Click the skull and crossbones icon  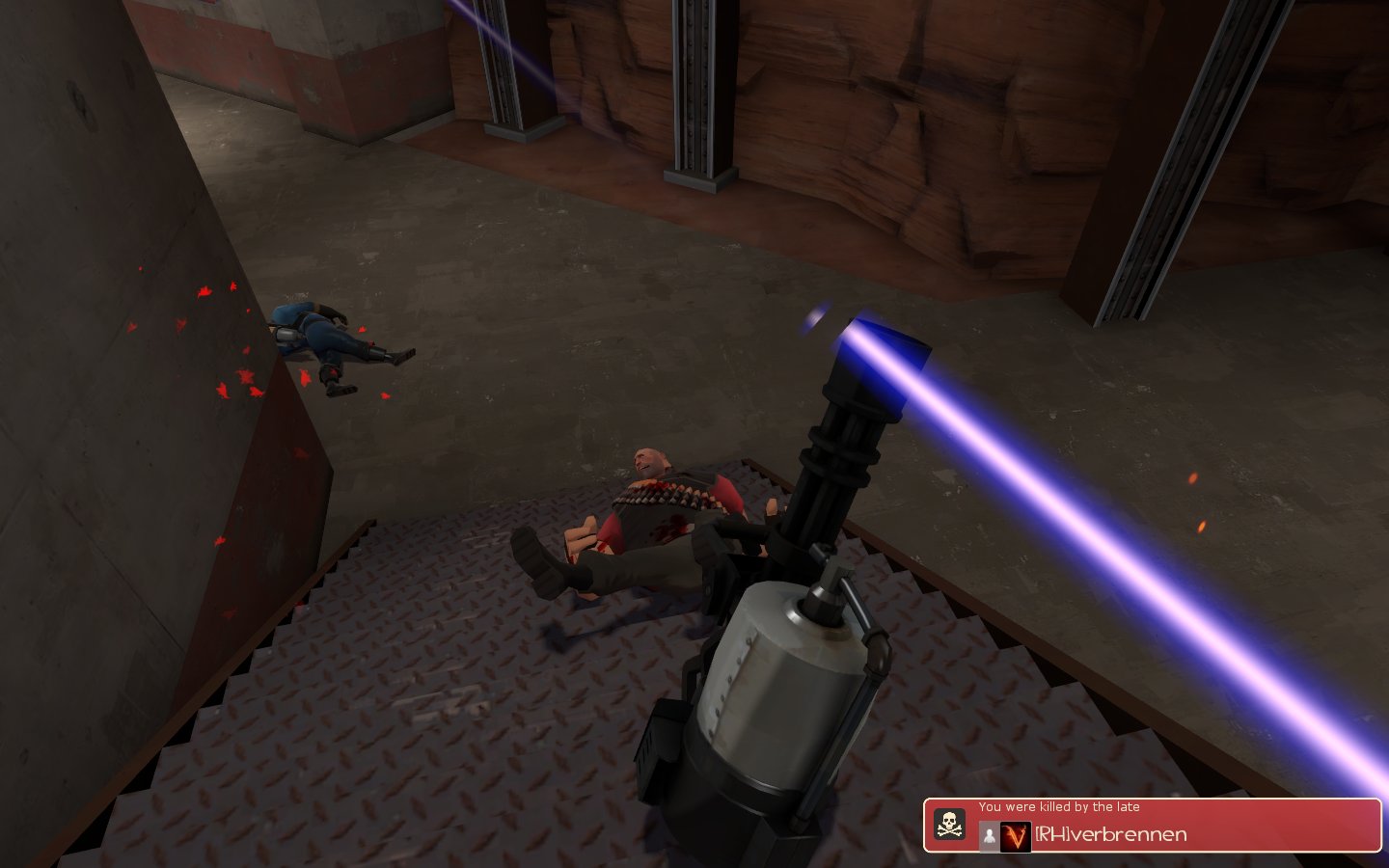950,825
